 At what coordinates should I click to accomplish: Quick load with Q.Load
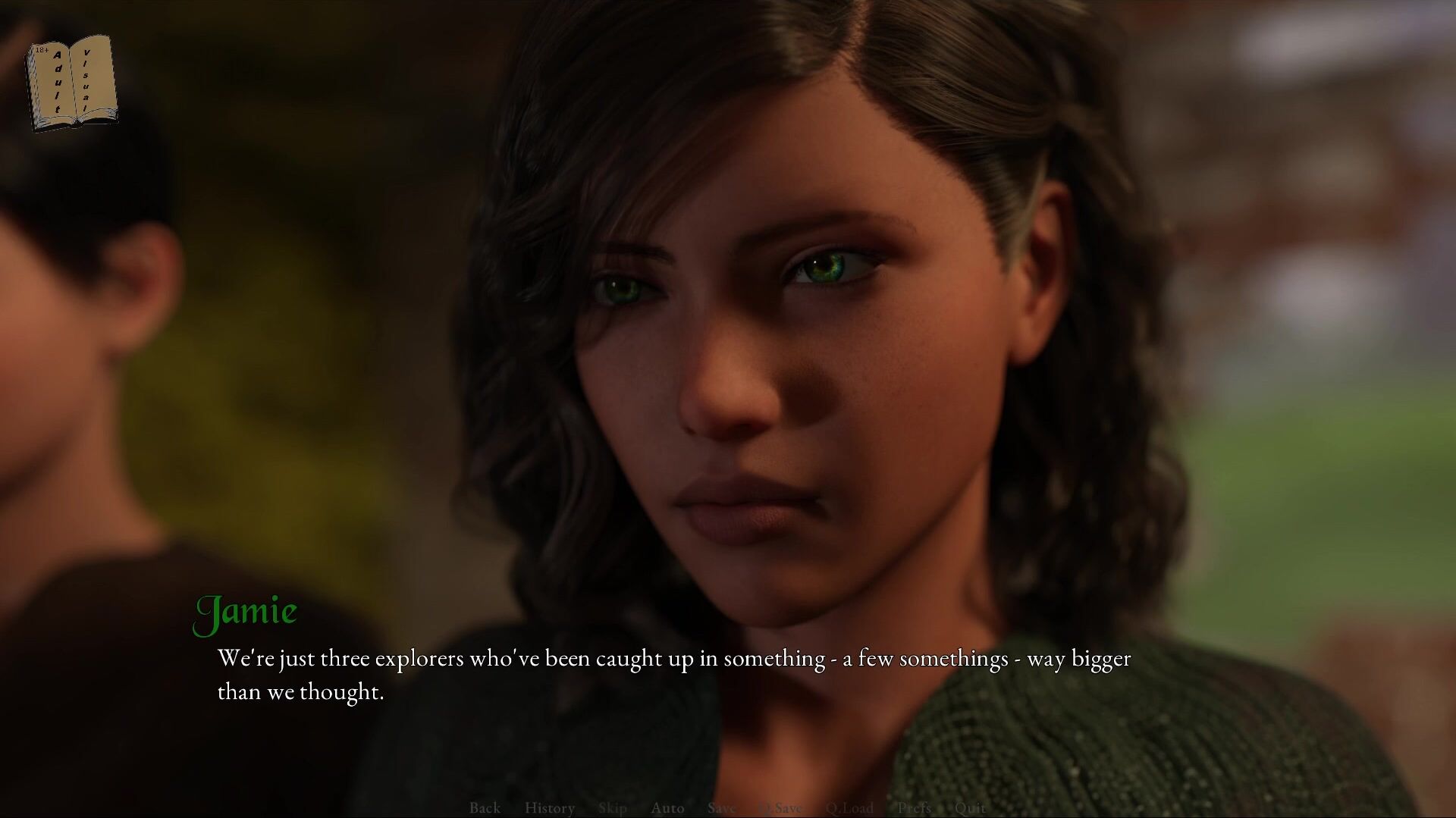coord(849,807)
